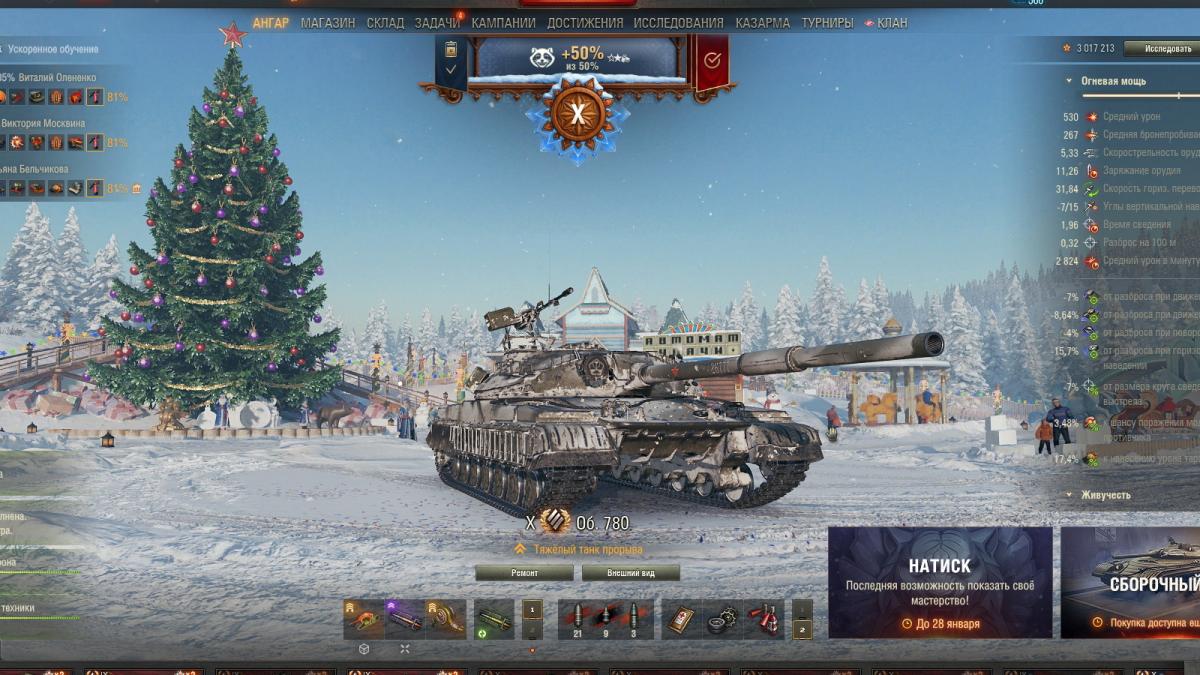Open the ЗАДАЧИ missions tab

tap(438, 23)
